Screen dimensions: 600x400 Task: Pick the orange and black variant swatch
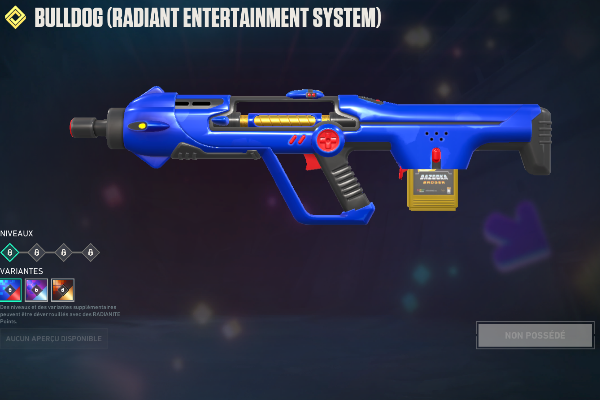(63, 290)
